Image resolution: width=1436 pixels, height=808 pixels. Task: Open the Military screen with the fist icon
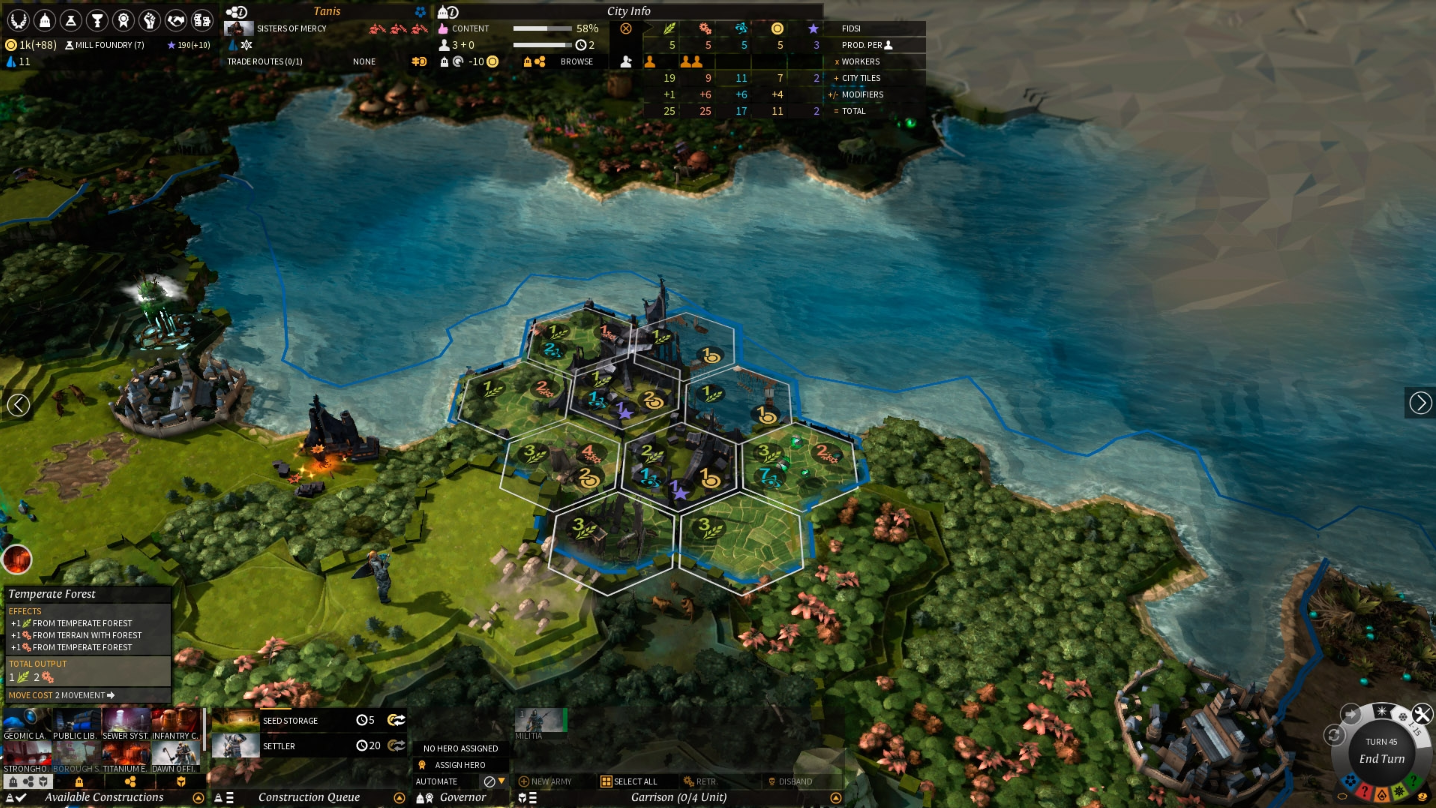pos(148,18)
